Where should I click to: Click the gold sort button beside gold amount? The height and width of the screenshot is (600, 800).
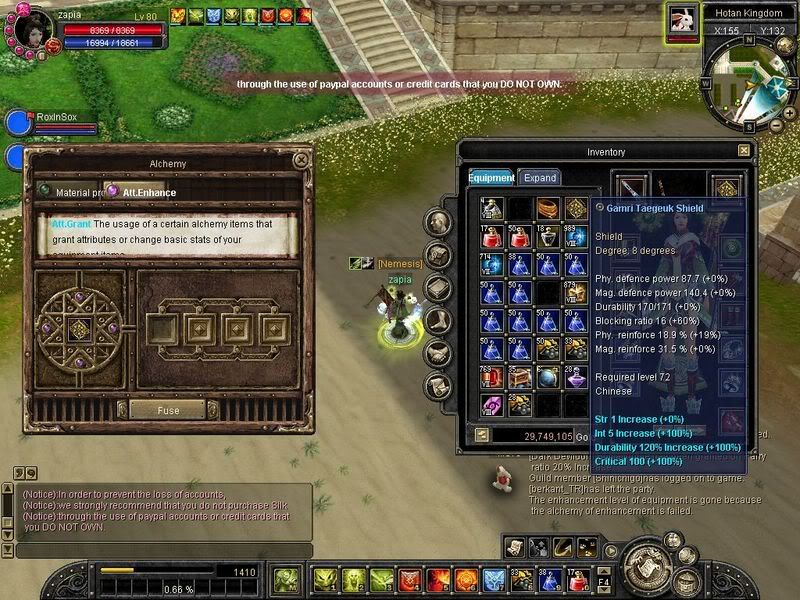coord(481,435)
